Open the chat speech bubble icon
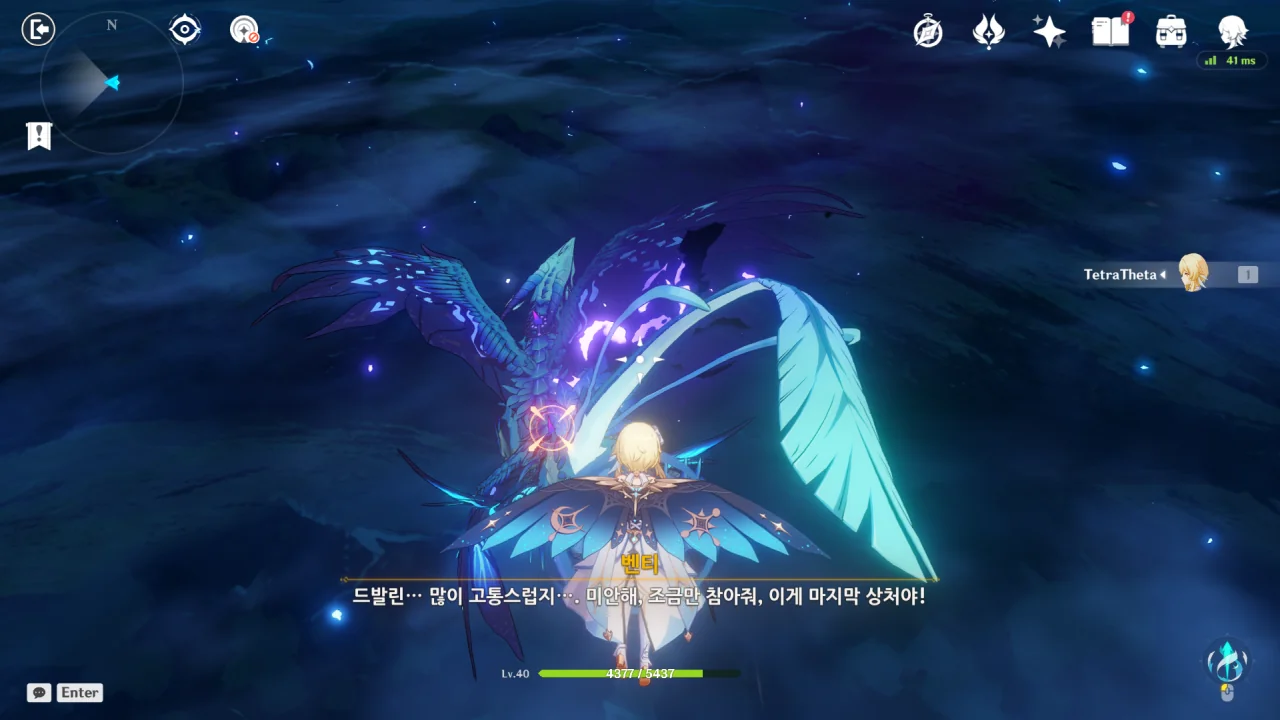This screenshot has height=720, width=1280. tap(39, 692)
